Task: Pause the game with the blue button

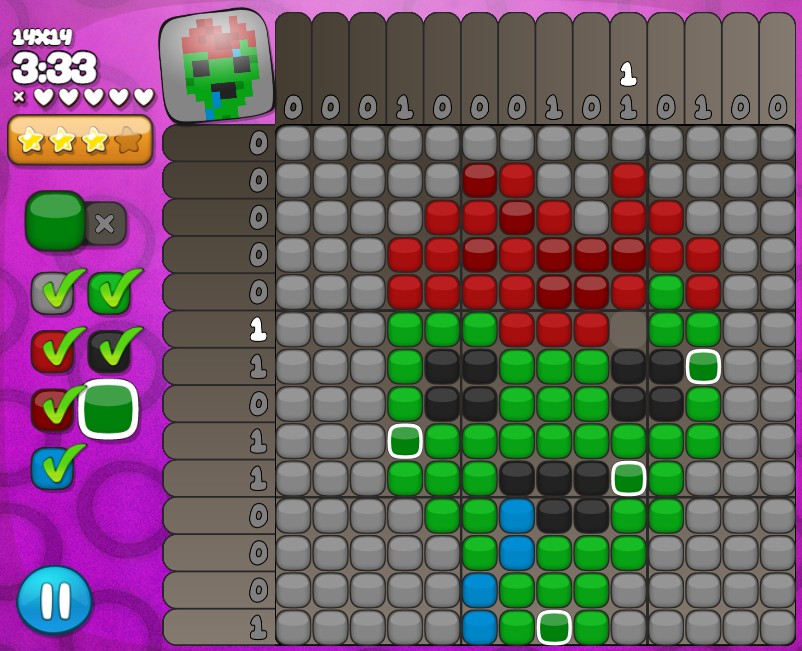Action: tap(55, 600)
